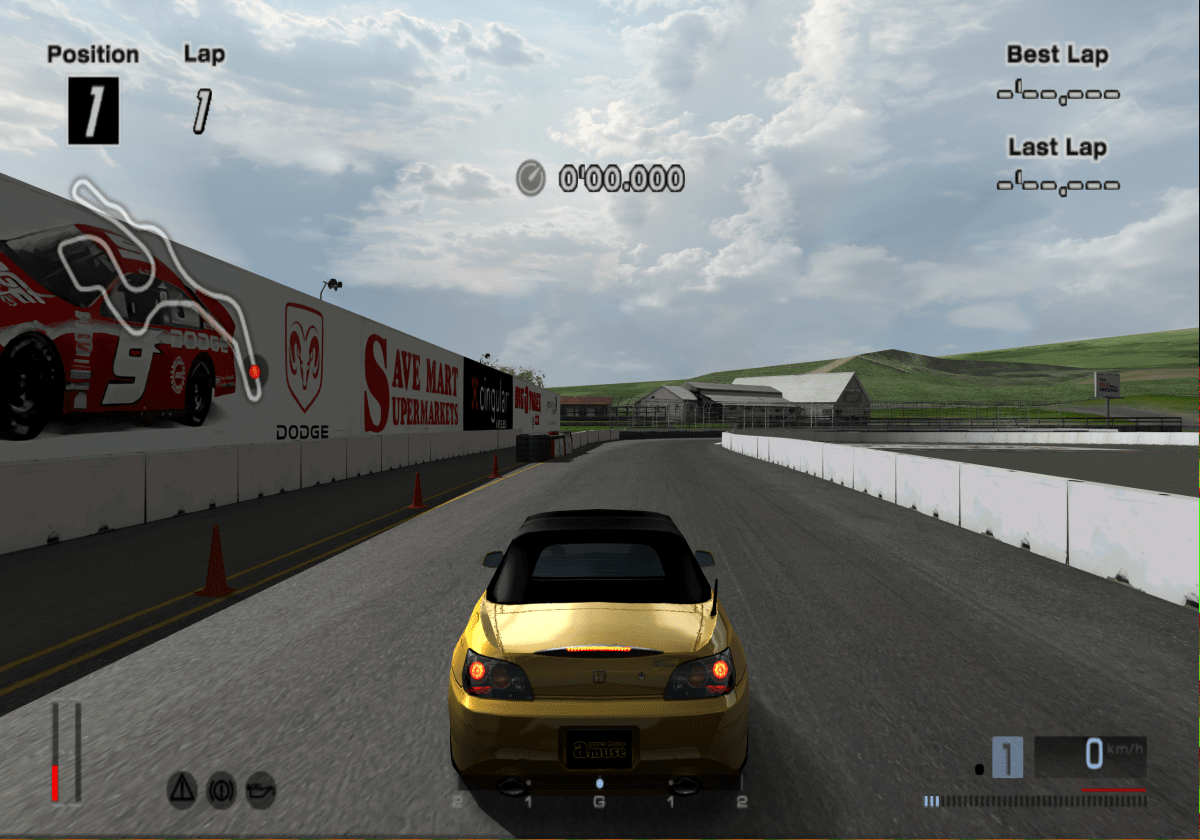Select the red car marker on the minimap
1200x840 pixels.
pyautogui.click(x=254, y=372)
